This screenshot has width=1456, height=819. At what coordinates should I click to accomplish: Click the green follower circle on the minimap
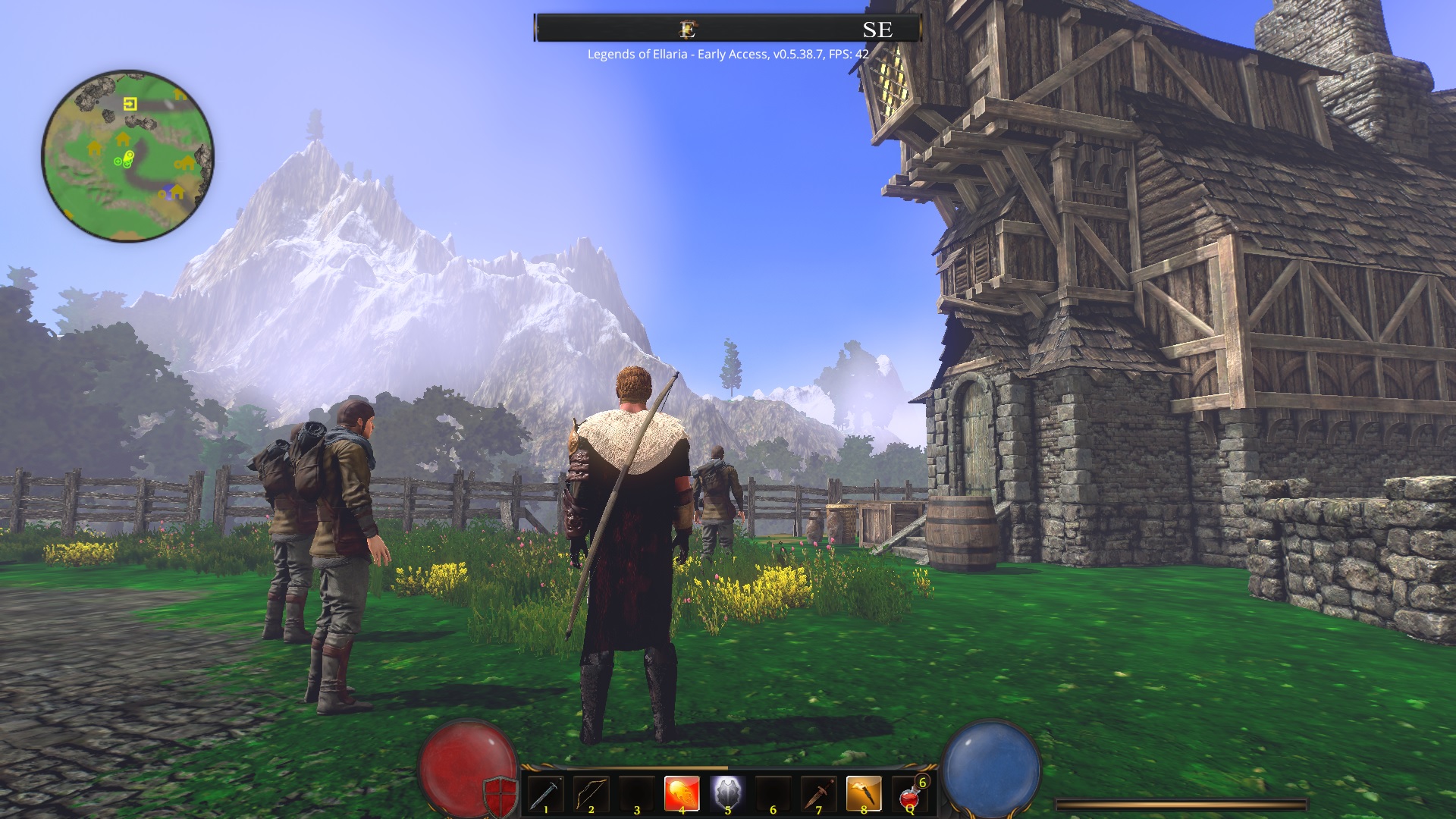click(x=118, y=161)
